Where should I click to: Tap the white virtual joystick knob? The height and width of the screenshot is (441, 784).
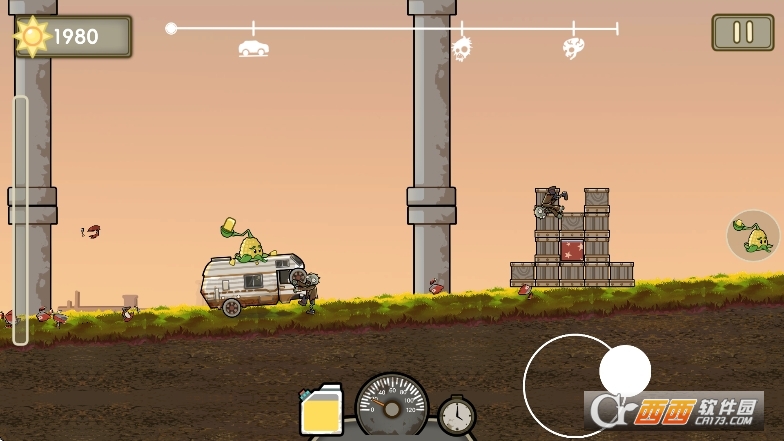coord(625,371)
